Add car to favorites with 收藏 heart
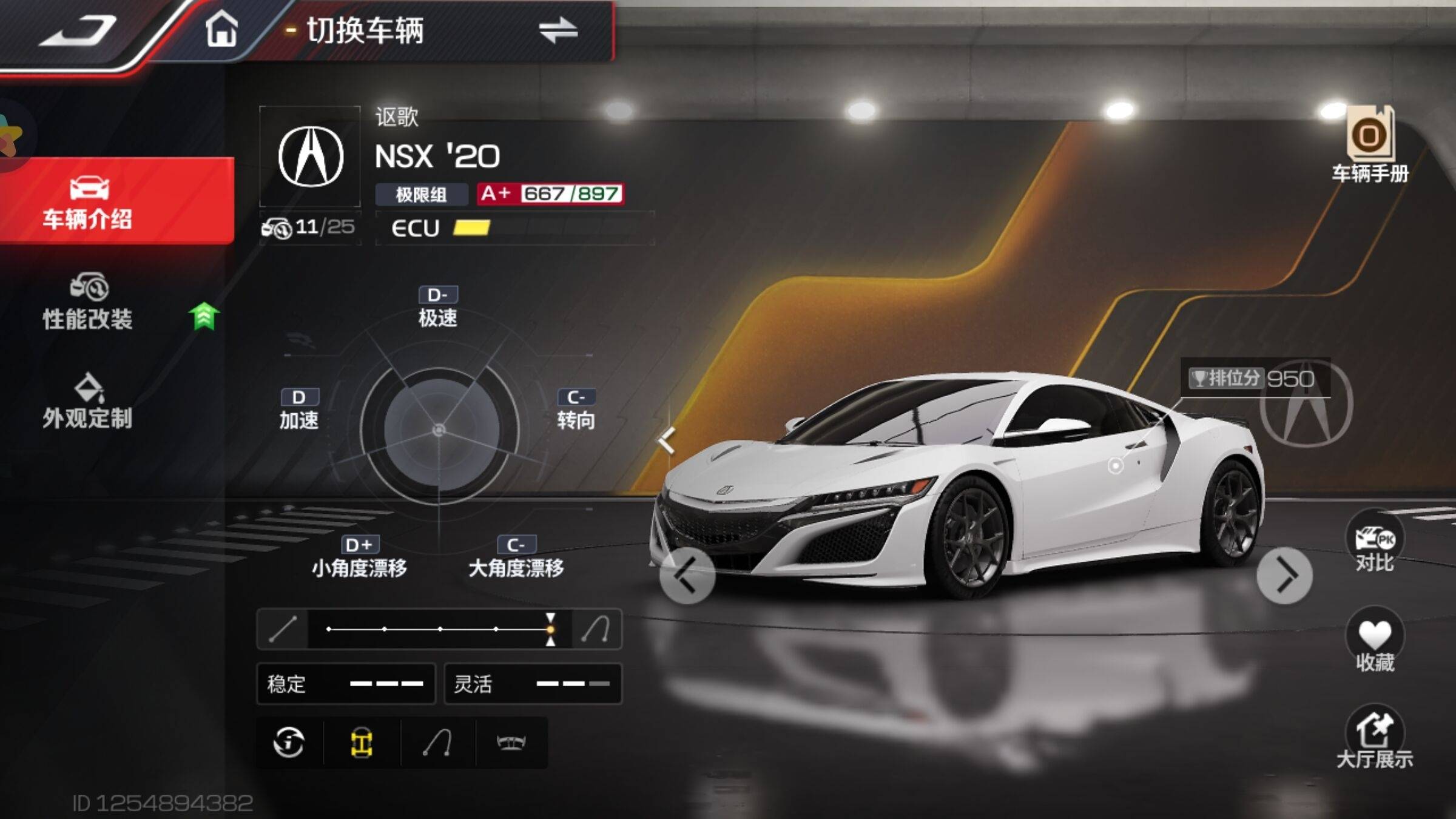Viewport: 1456px width, 819px height. 1375,642
